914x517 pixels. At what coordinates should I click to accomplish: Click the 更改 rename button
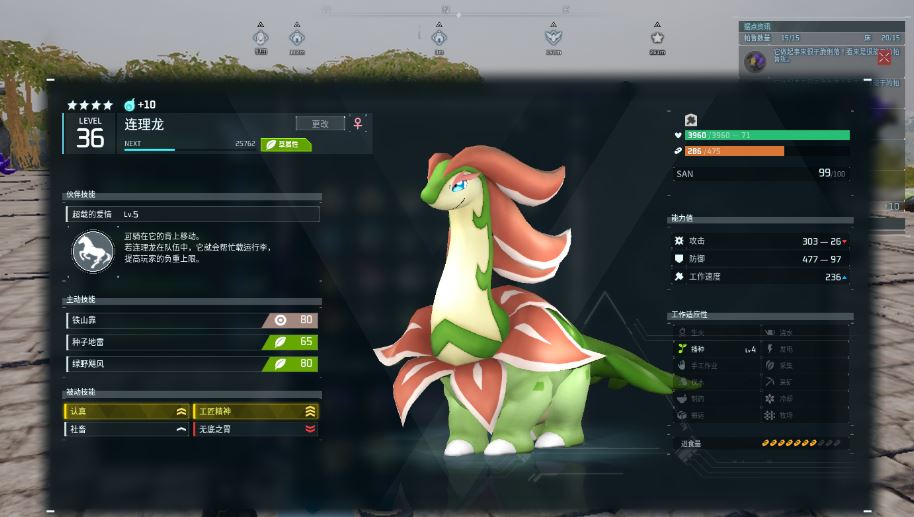coord(320,124)
